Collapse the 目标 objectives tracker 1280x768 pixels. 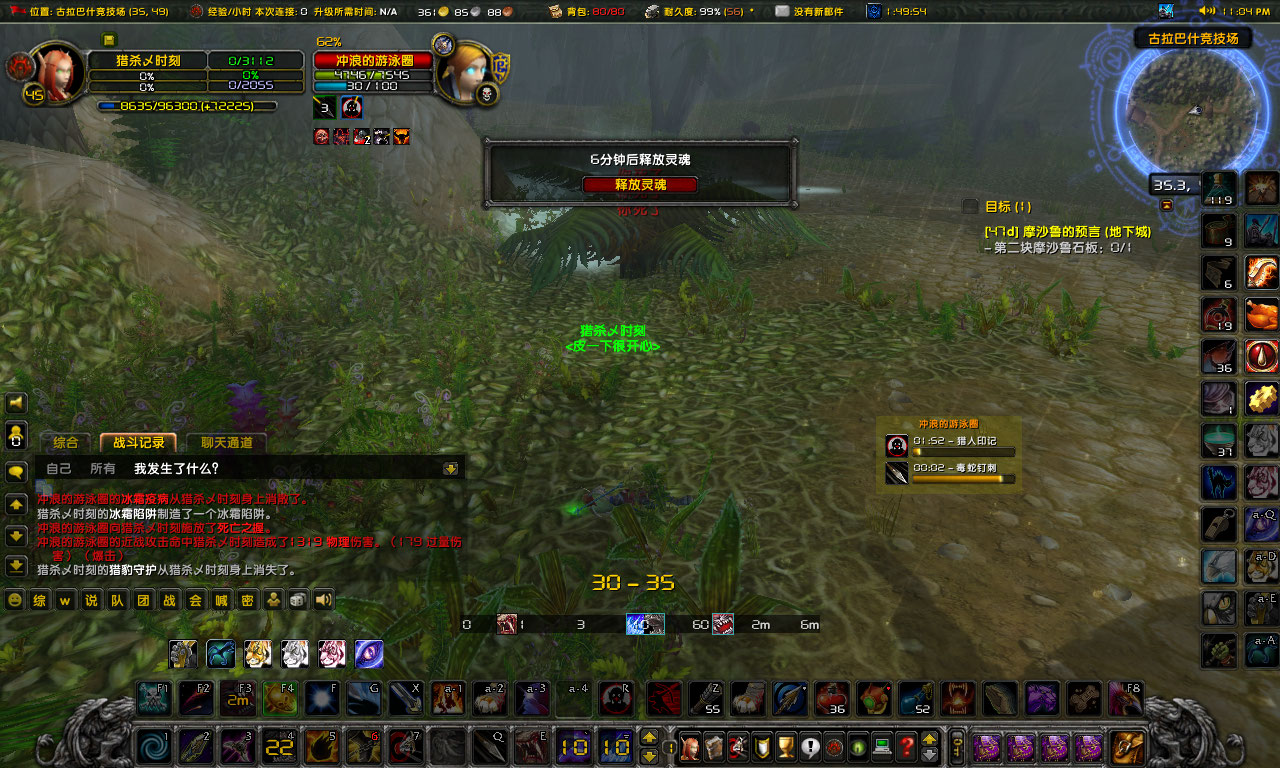(x=1167, y=206)
